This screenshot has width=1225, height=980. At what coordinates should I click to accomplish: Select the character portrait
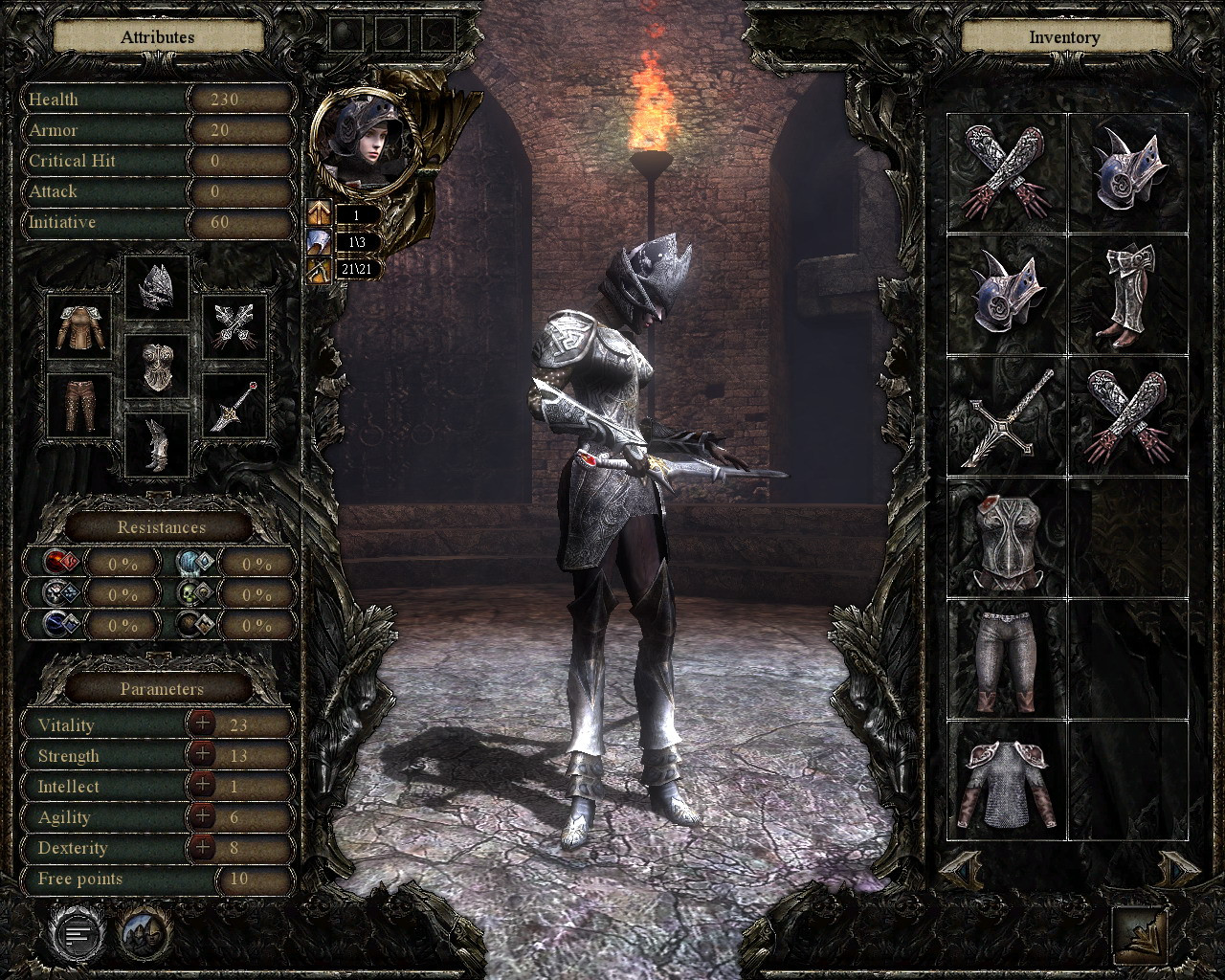[x=365, y=144]
